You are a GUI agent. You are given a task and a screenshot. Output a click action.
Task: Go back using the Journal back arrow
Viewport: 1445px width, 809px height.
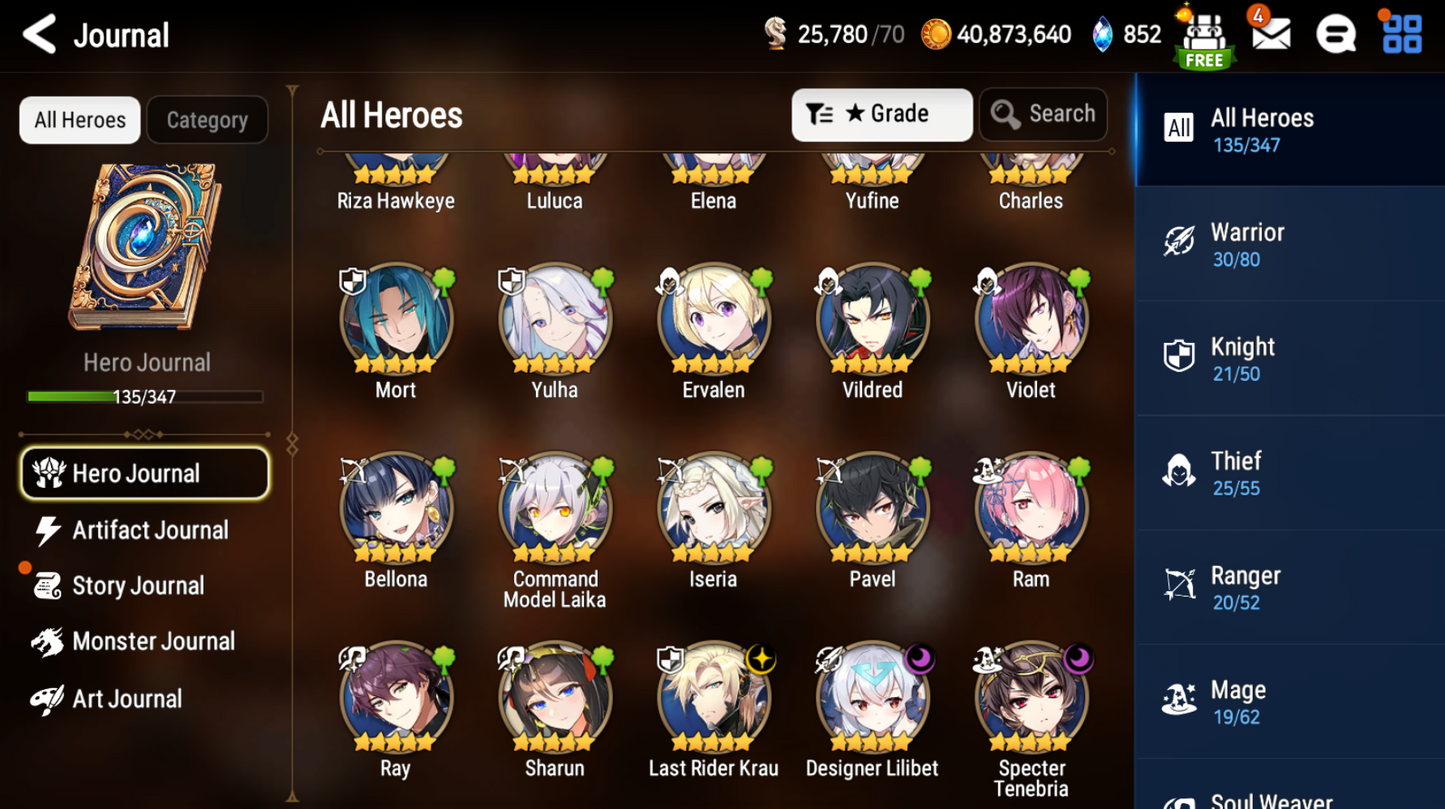(40, 35)
